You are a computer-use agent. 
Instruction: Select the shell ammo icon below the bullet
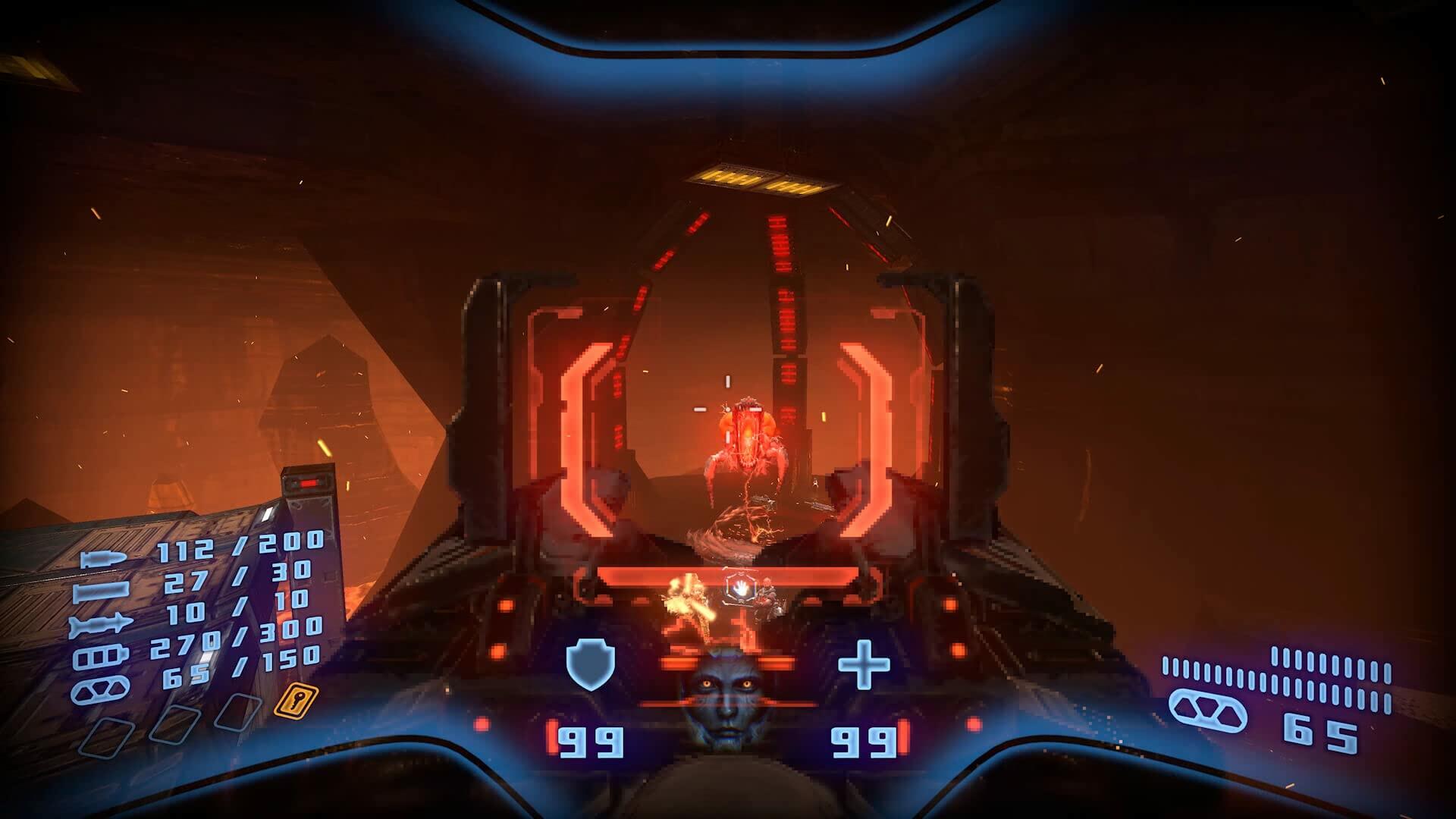tap(99, 591)
